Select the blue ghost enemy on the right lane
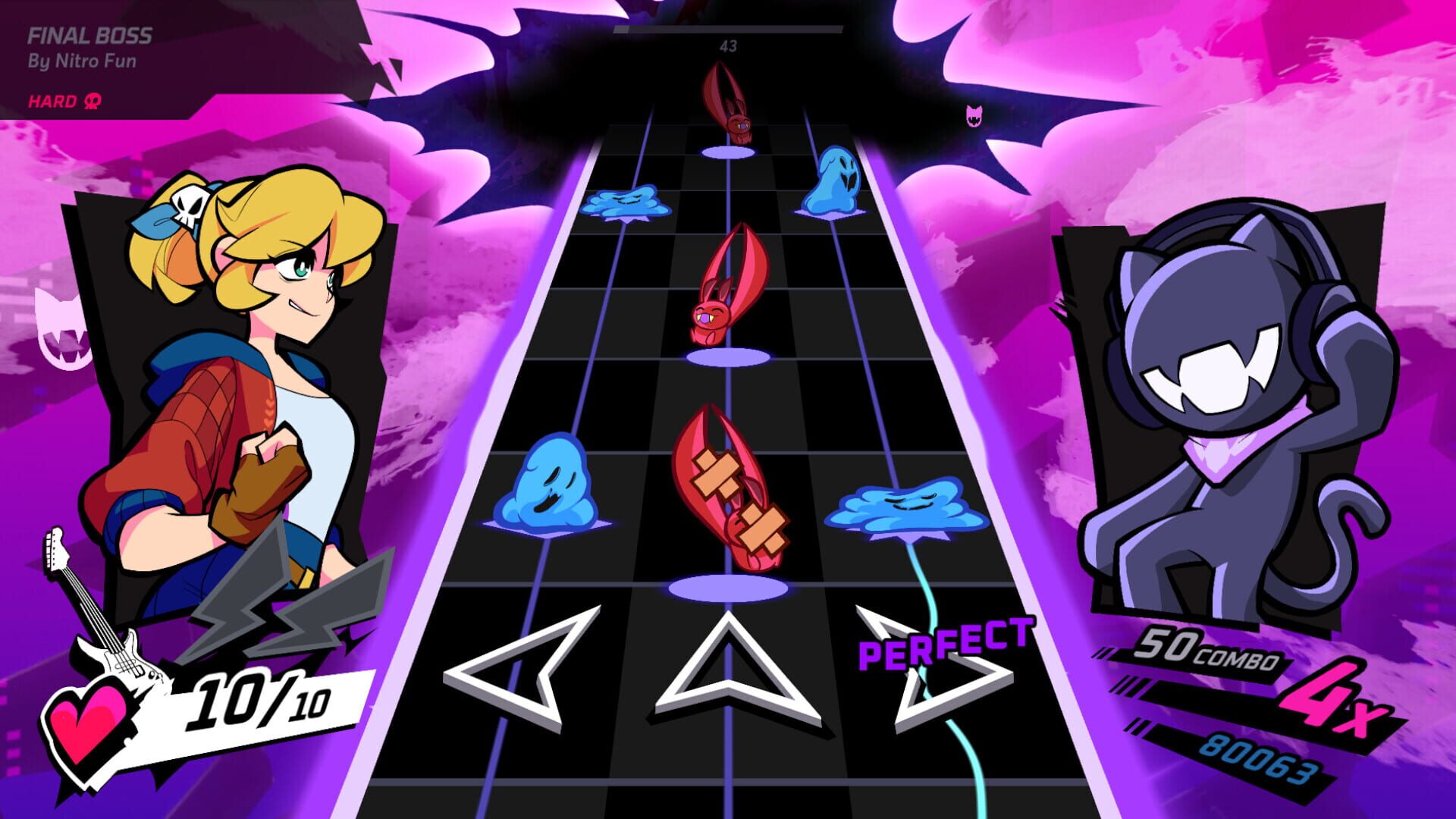The image size is (1456, 819). 834,182
